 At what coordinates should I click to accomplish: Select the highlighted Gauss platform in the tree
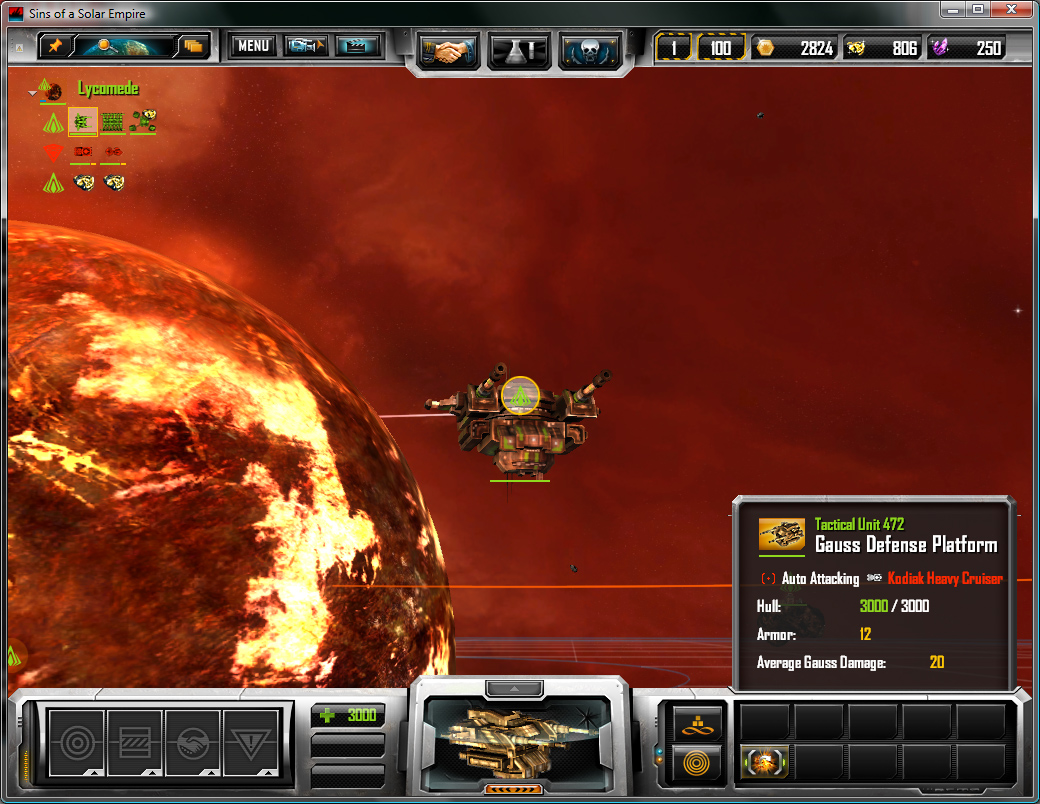pyautogui.click(x=82, y=122)
